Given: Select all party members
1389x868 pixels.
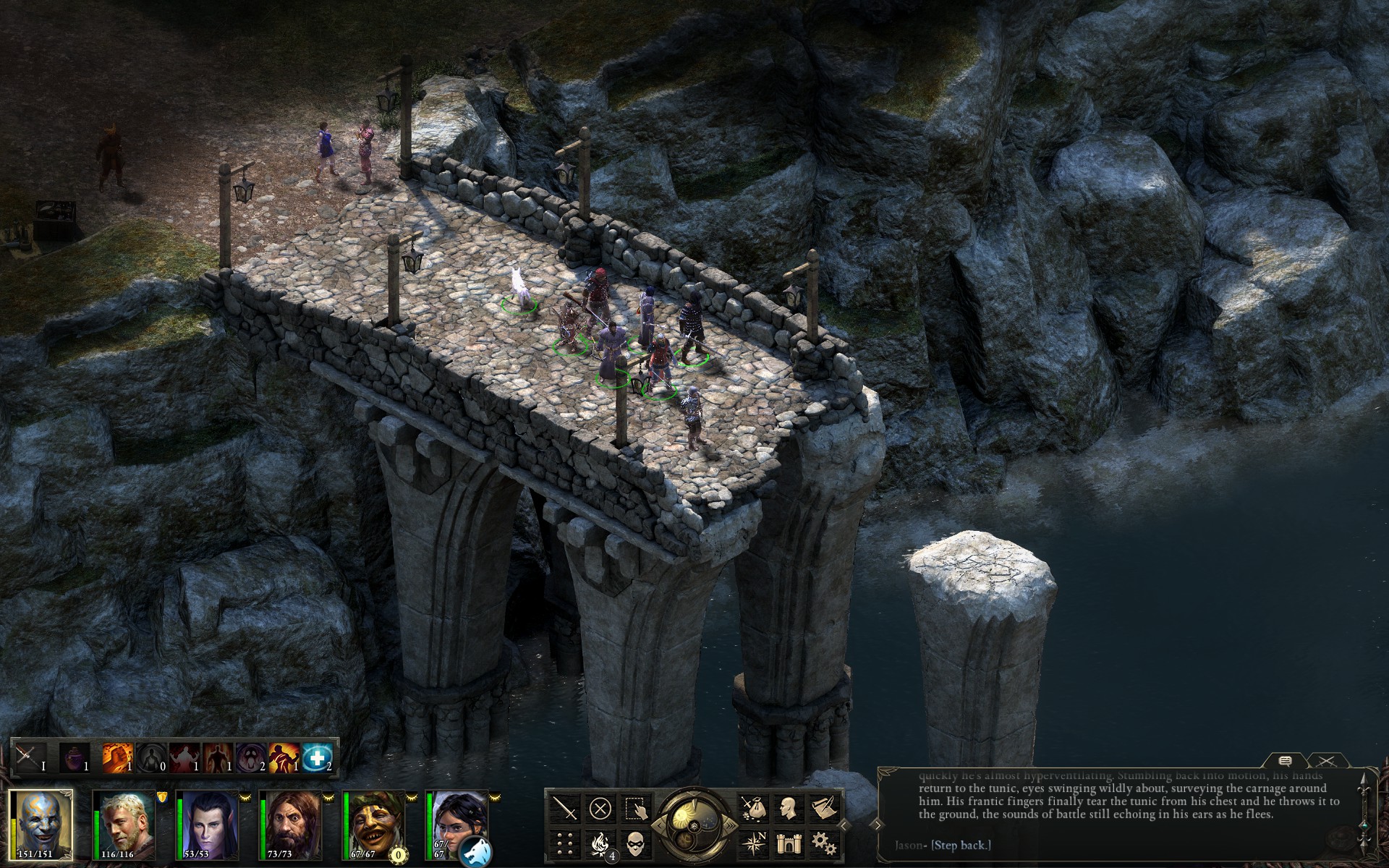Looking at the screenshot, I should [634, 808].
